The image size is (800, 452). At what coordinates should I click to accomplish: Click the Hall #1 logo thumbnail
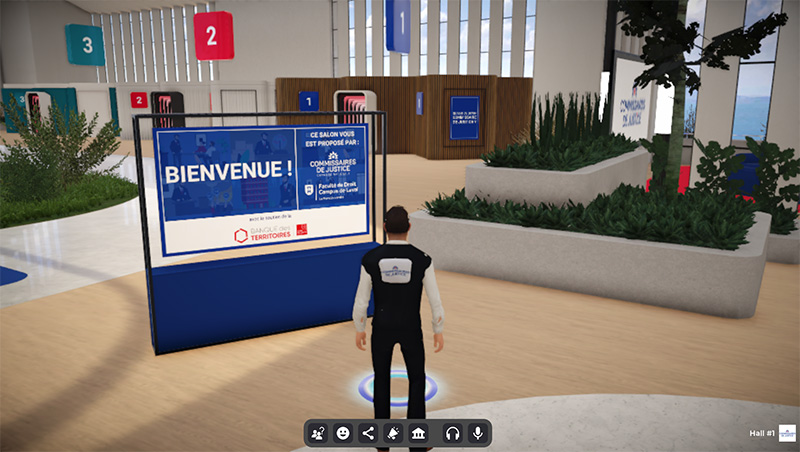(x=787, y=432)
